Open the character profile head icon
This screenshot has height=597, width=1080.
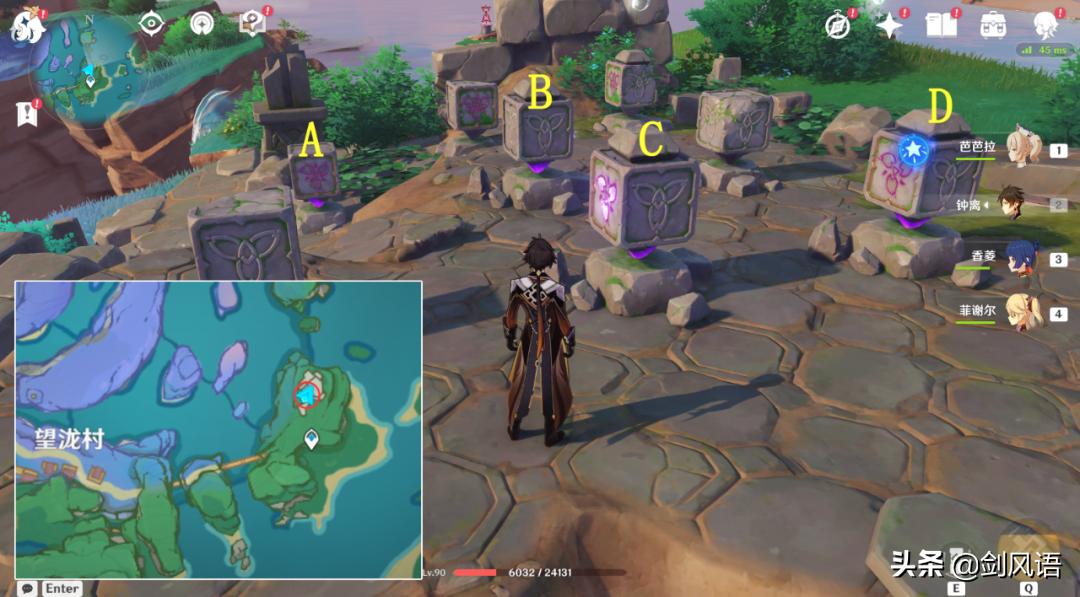click(x=1046, y=25)
